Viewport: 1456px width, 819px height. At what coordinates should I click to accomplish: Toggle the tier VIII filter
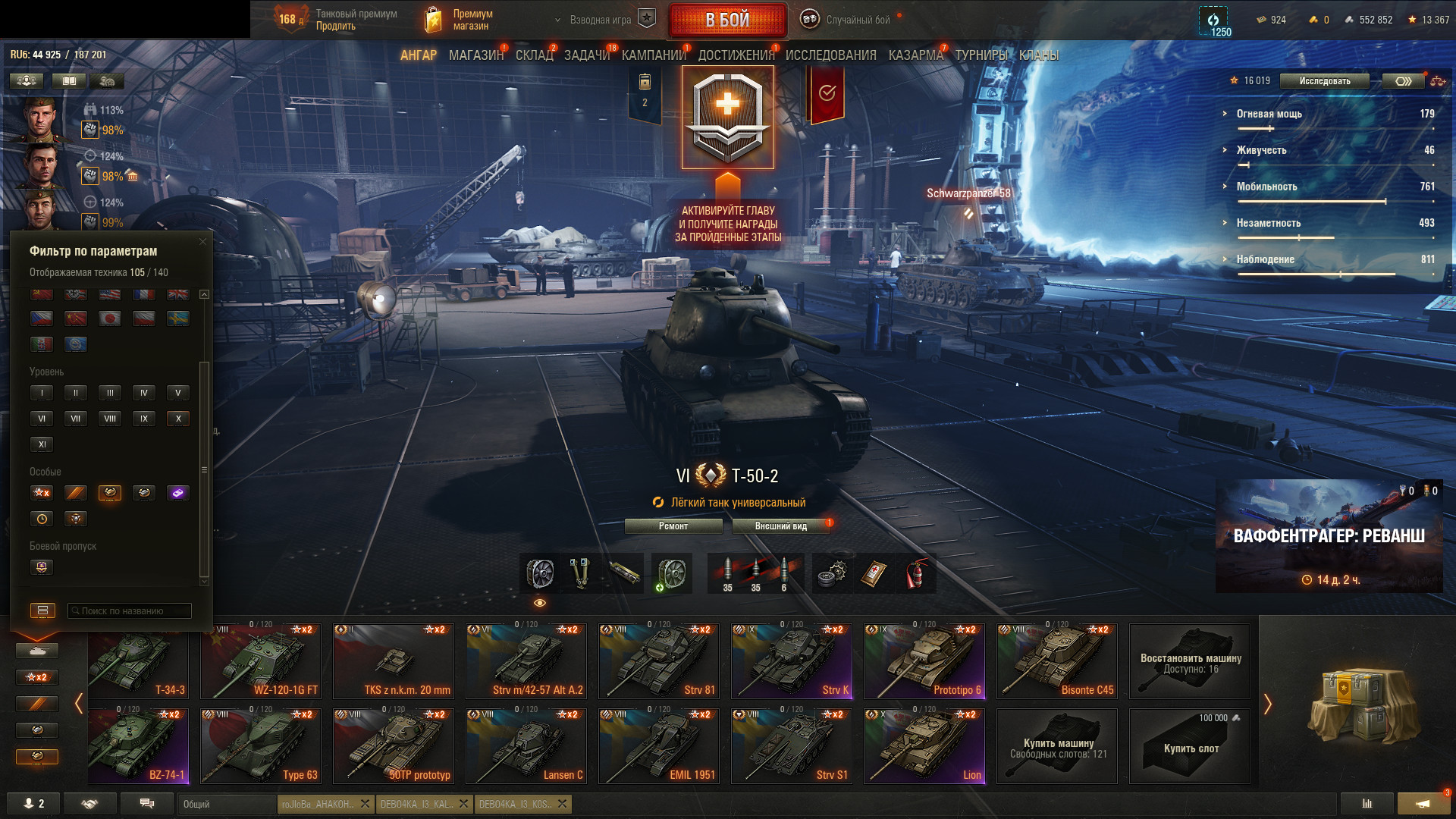coord(110,419)
